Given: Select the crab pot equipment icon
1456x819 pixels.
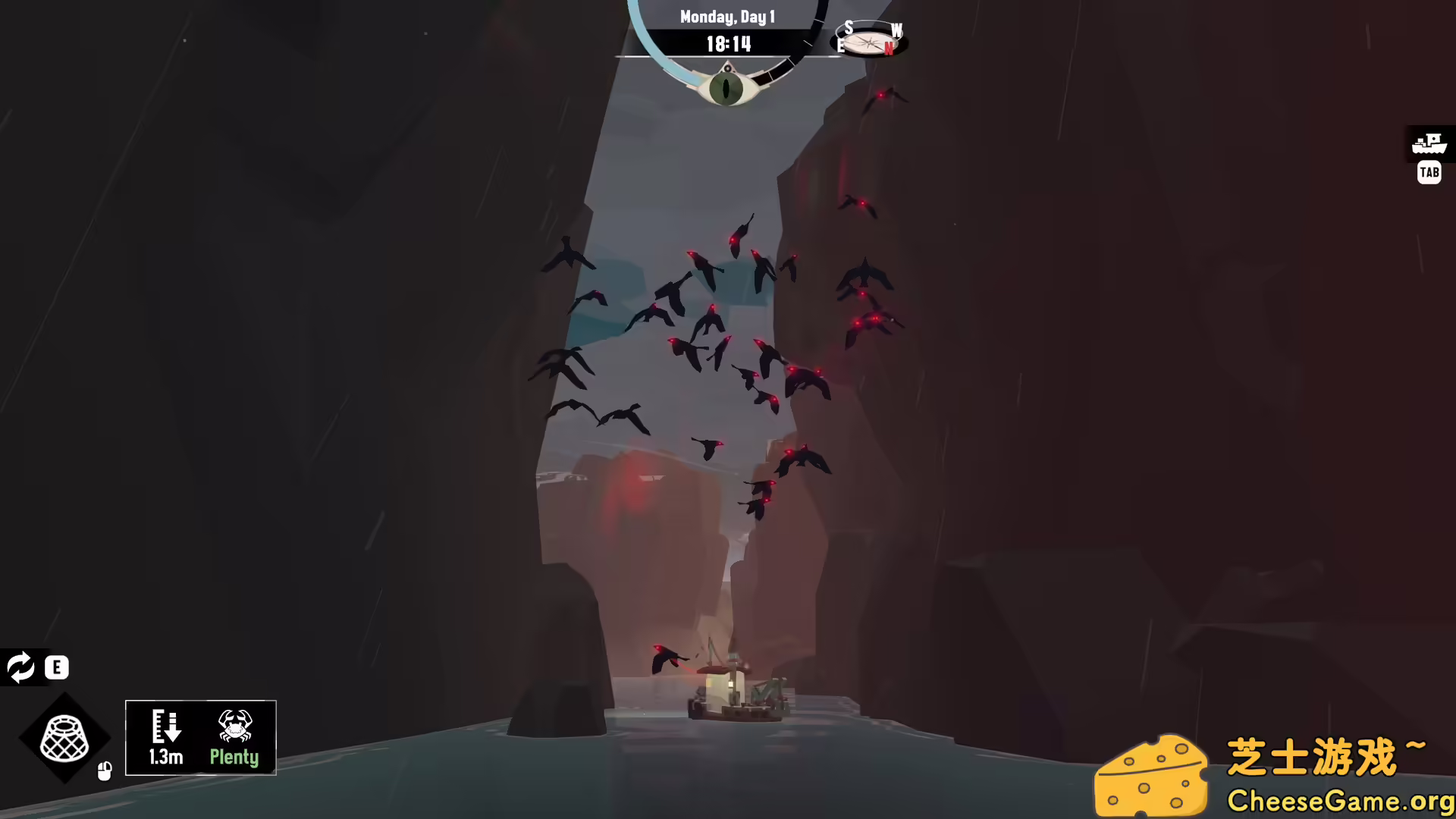Looking at the screenshot, I should coord(64,739).
